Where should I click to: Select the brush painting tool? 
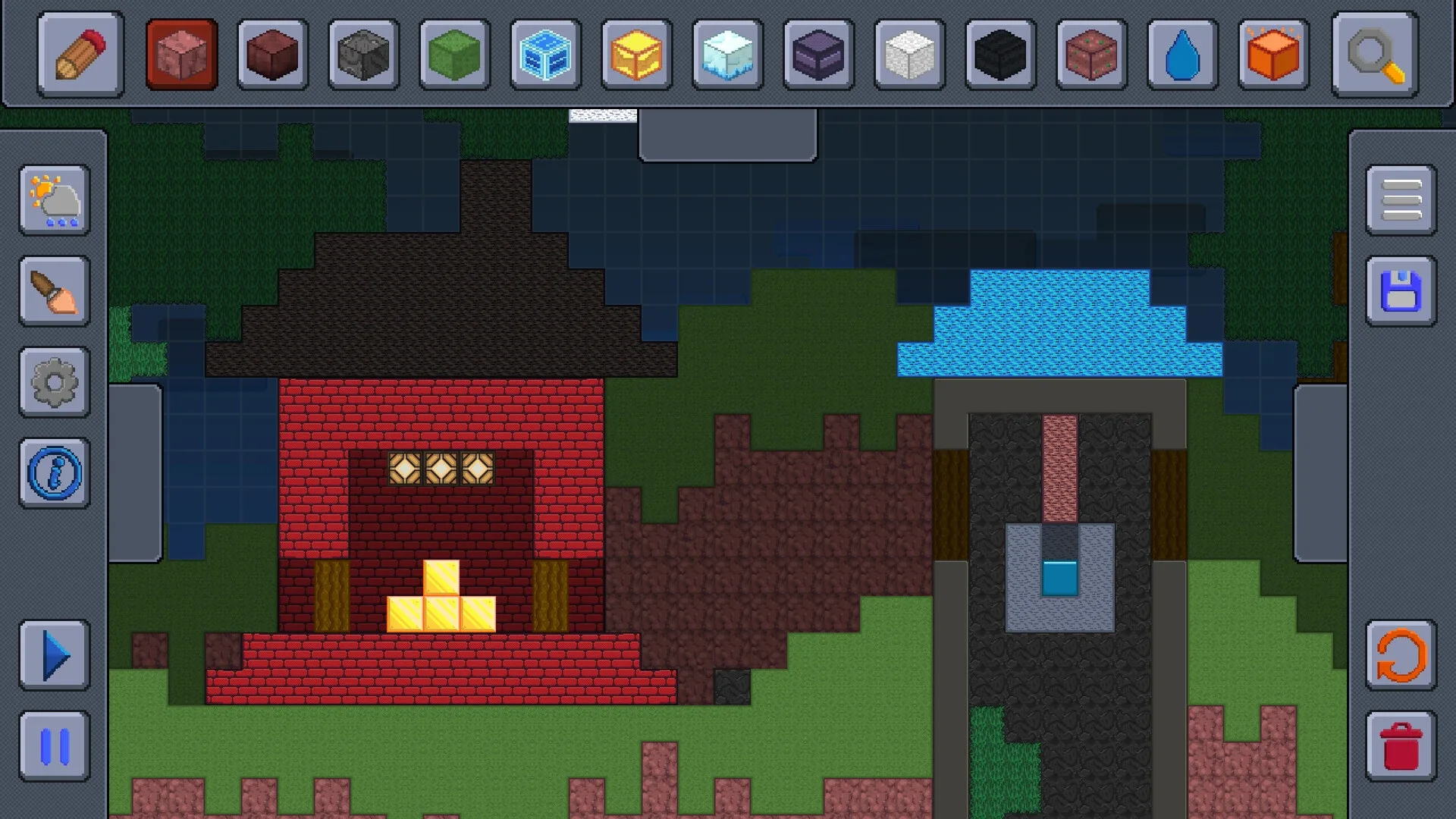pyautogui.click(x=54, y=292)
